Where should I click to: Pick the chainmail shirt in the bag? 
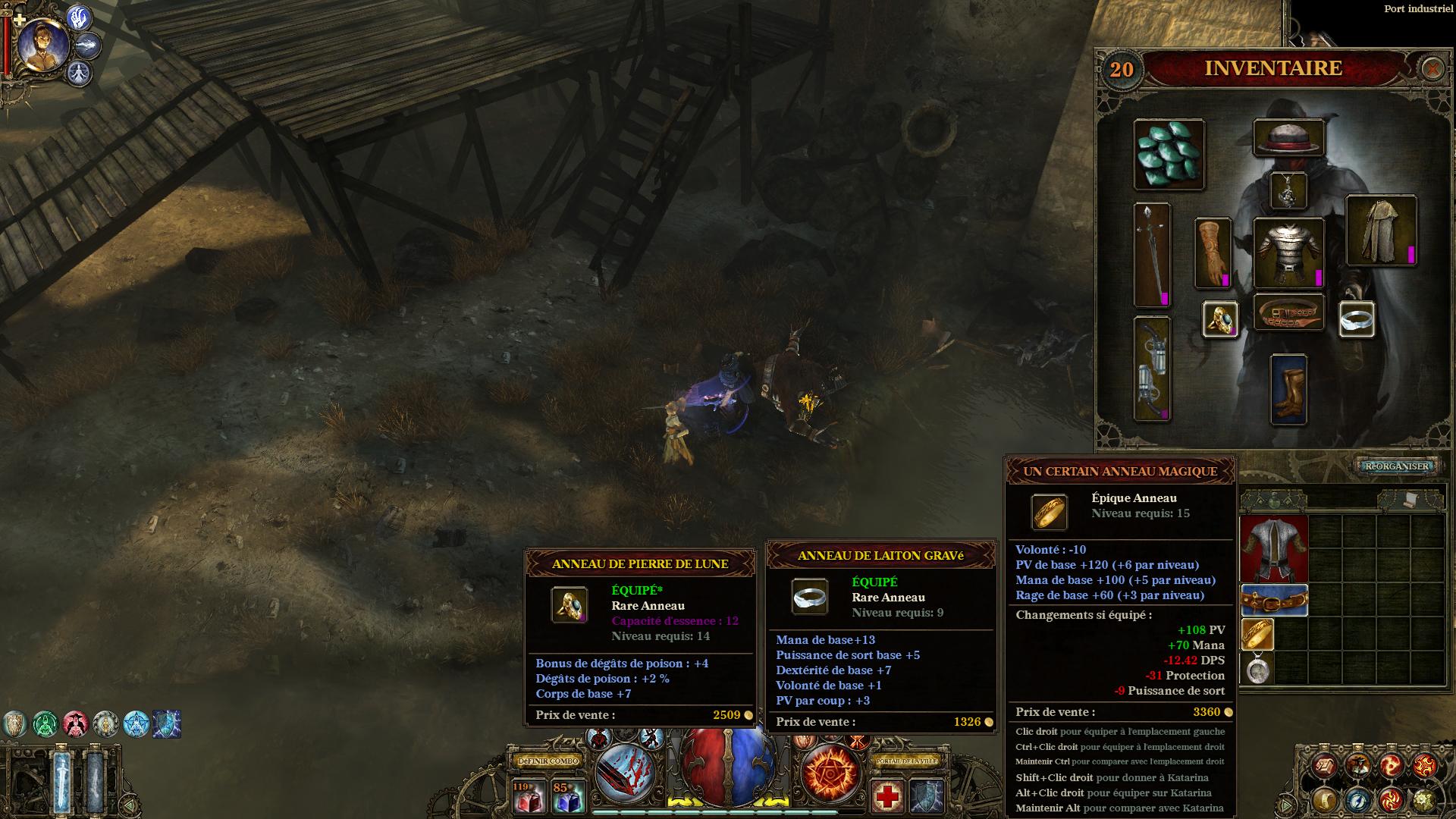click(1274, 548)
